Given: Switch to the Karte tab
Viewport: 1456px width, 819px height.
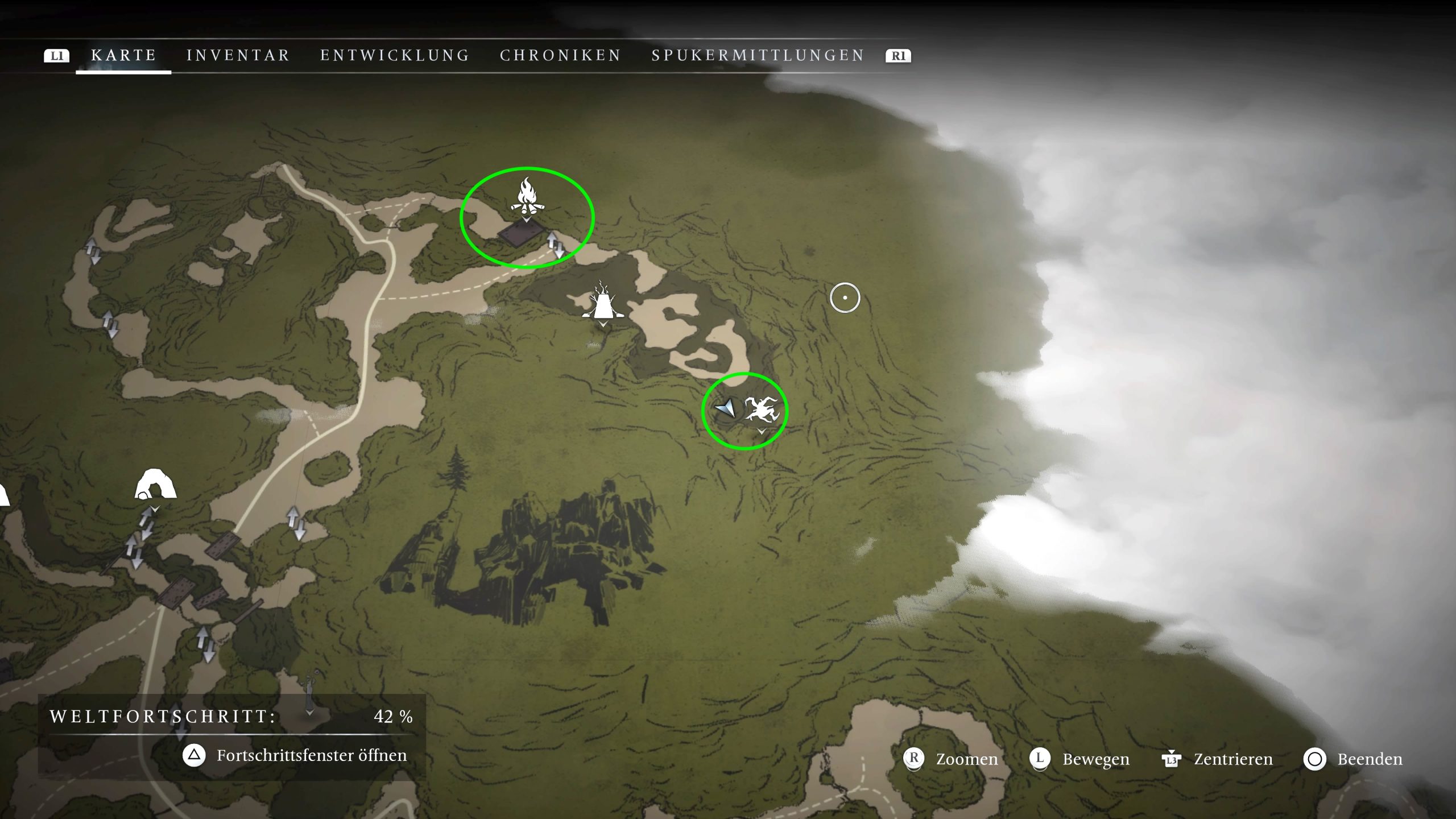Looking at the screenshot, I should coord(123,55).
